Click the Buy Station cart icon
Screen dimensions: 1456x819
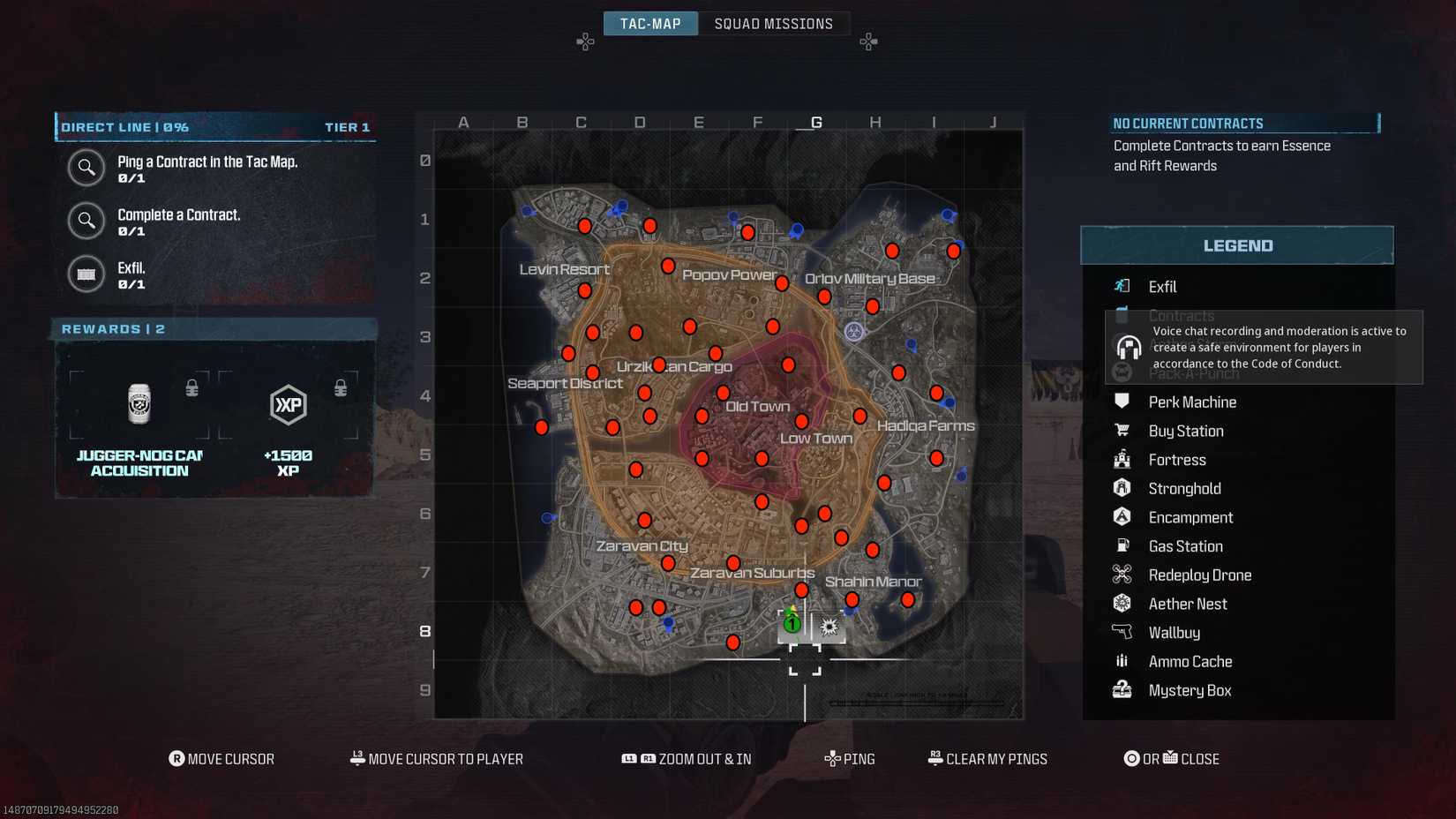click(1122, 431)
